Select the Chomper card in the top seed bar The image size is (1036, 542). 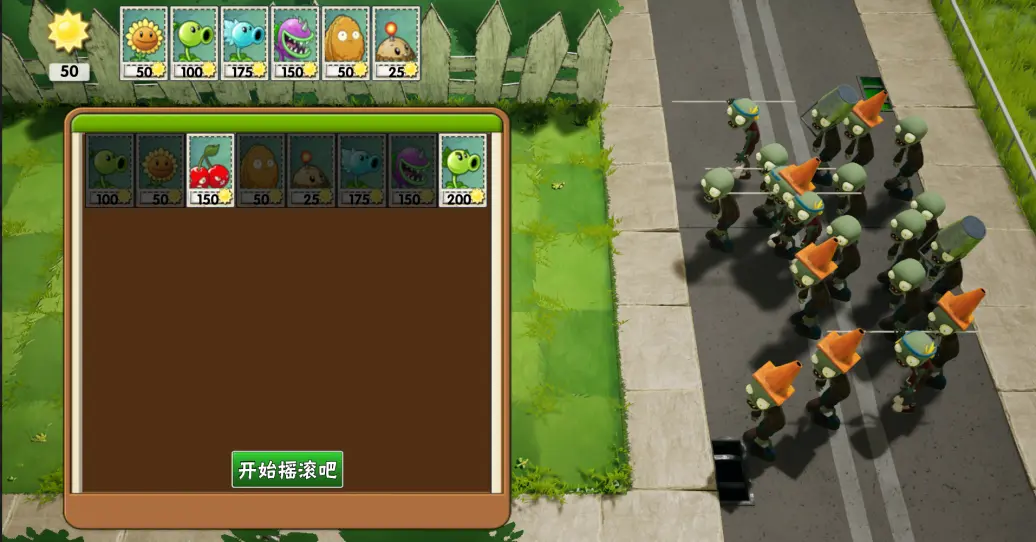[x=295, y=43]
